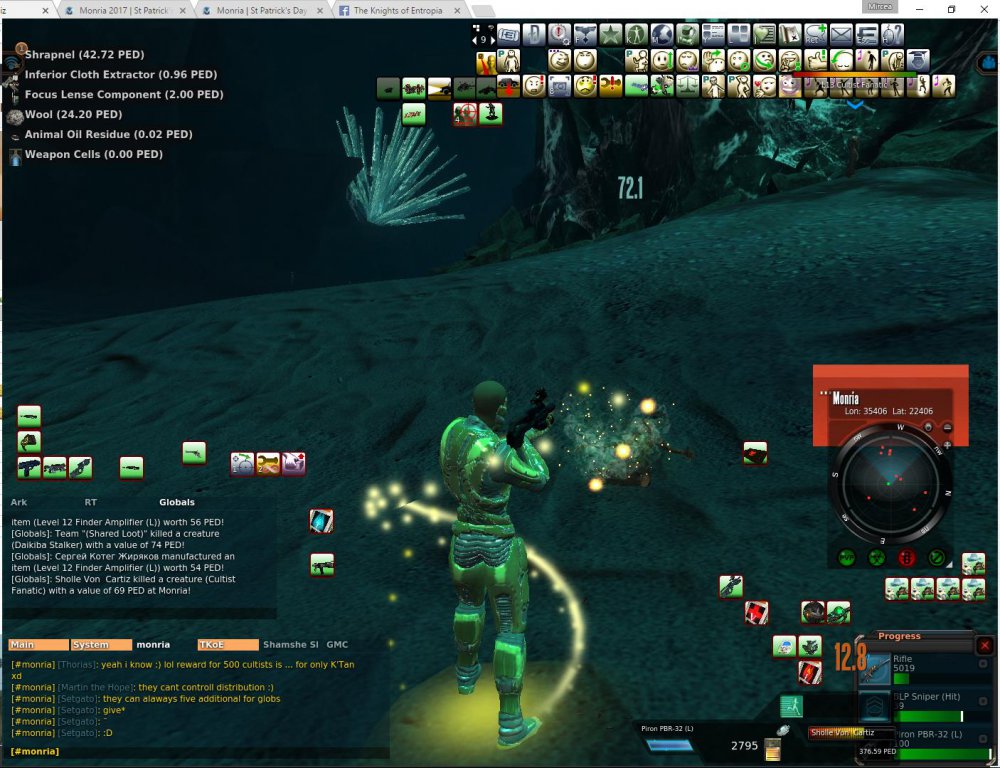1000x768 pixels.
Task: Click the red traffic light radar button
Action: coord(907,558)
